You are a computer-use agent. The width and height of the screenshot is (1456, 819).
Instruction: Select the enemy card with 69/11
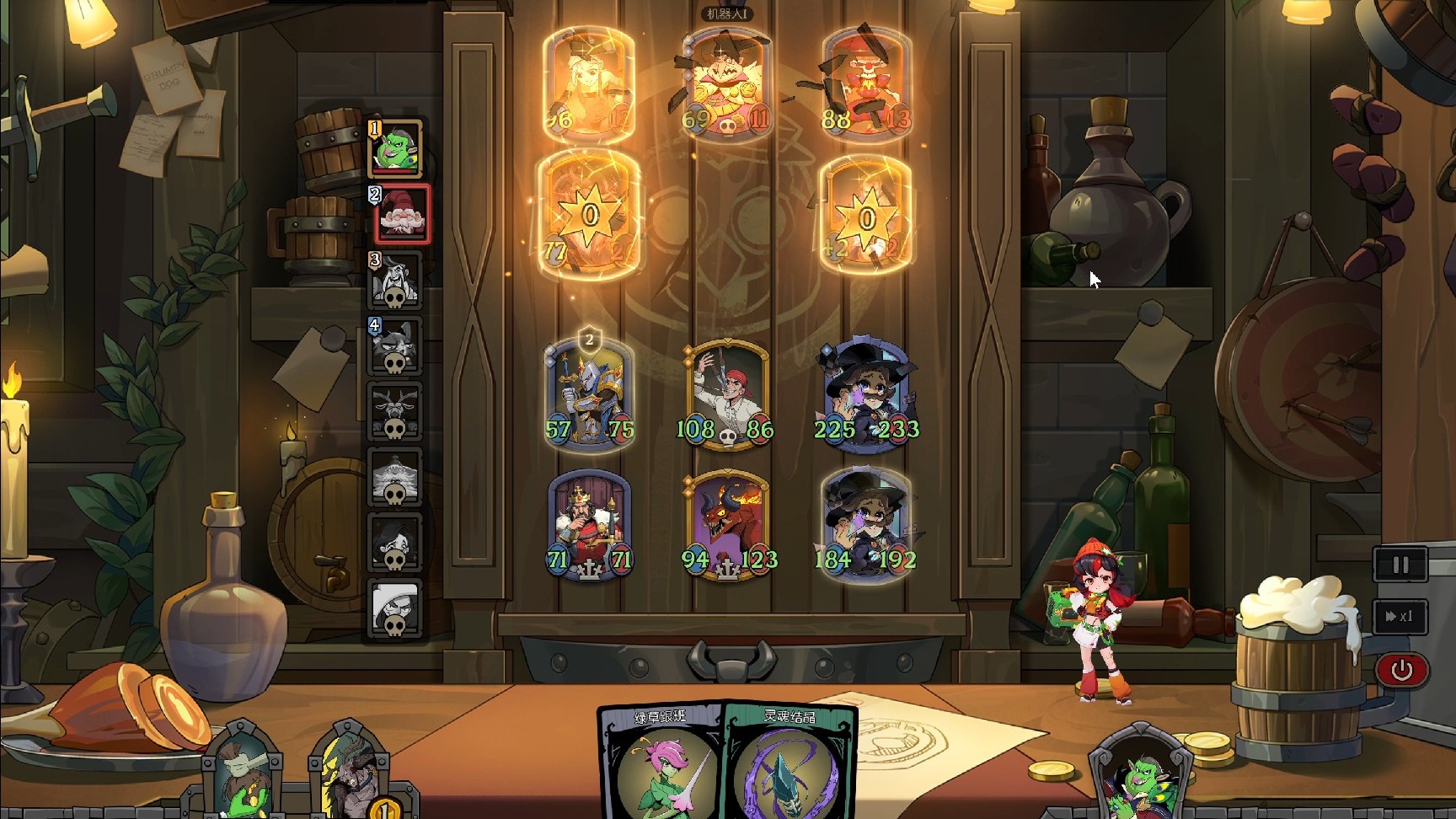726,84
